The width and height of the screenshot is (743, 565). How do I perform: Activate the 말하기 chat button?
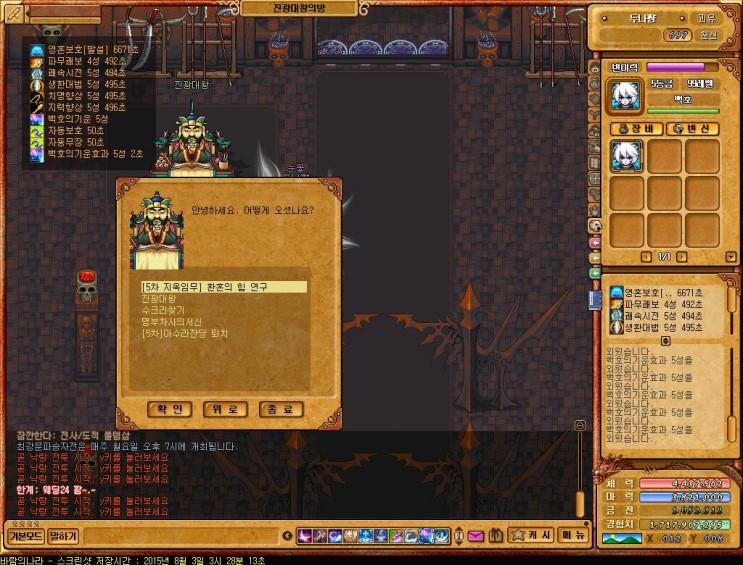(63, 536)
